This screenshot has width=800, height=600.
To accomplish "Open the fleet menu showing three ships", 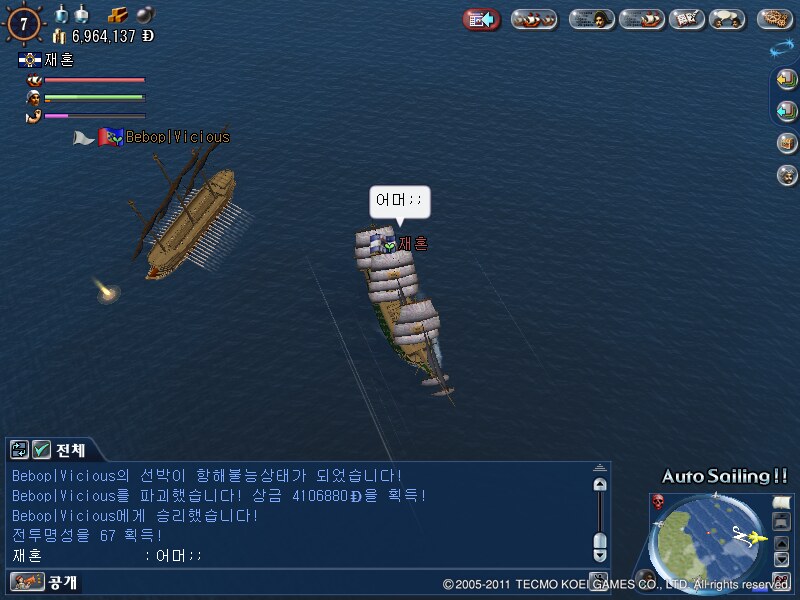I will coord(534,19).
